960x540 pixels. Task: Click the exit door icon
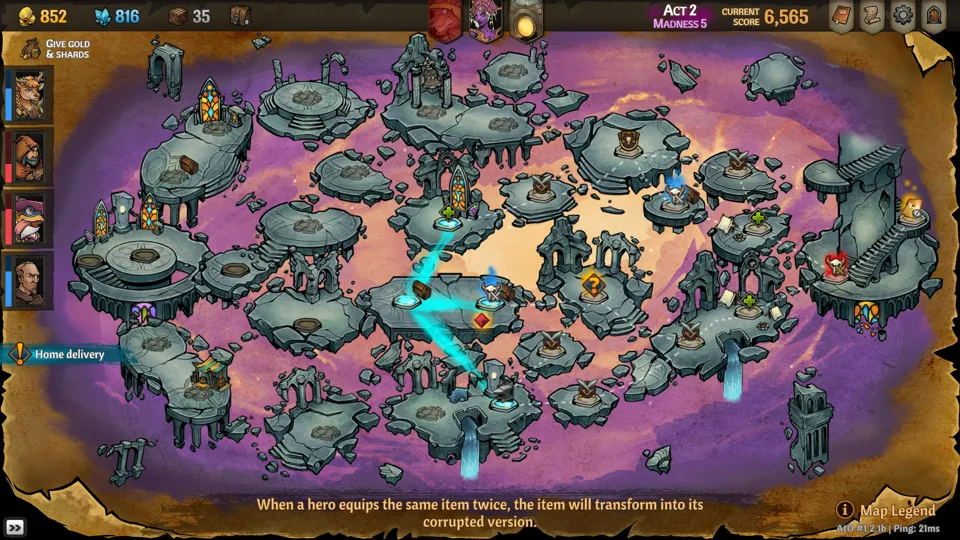935,16
